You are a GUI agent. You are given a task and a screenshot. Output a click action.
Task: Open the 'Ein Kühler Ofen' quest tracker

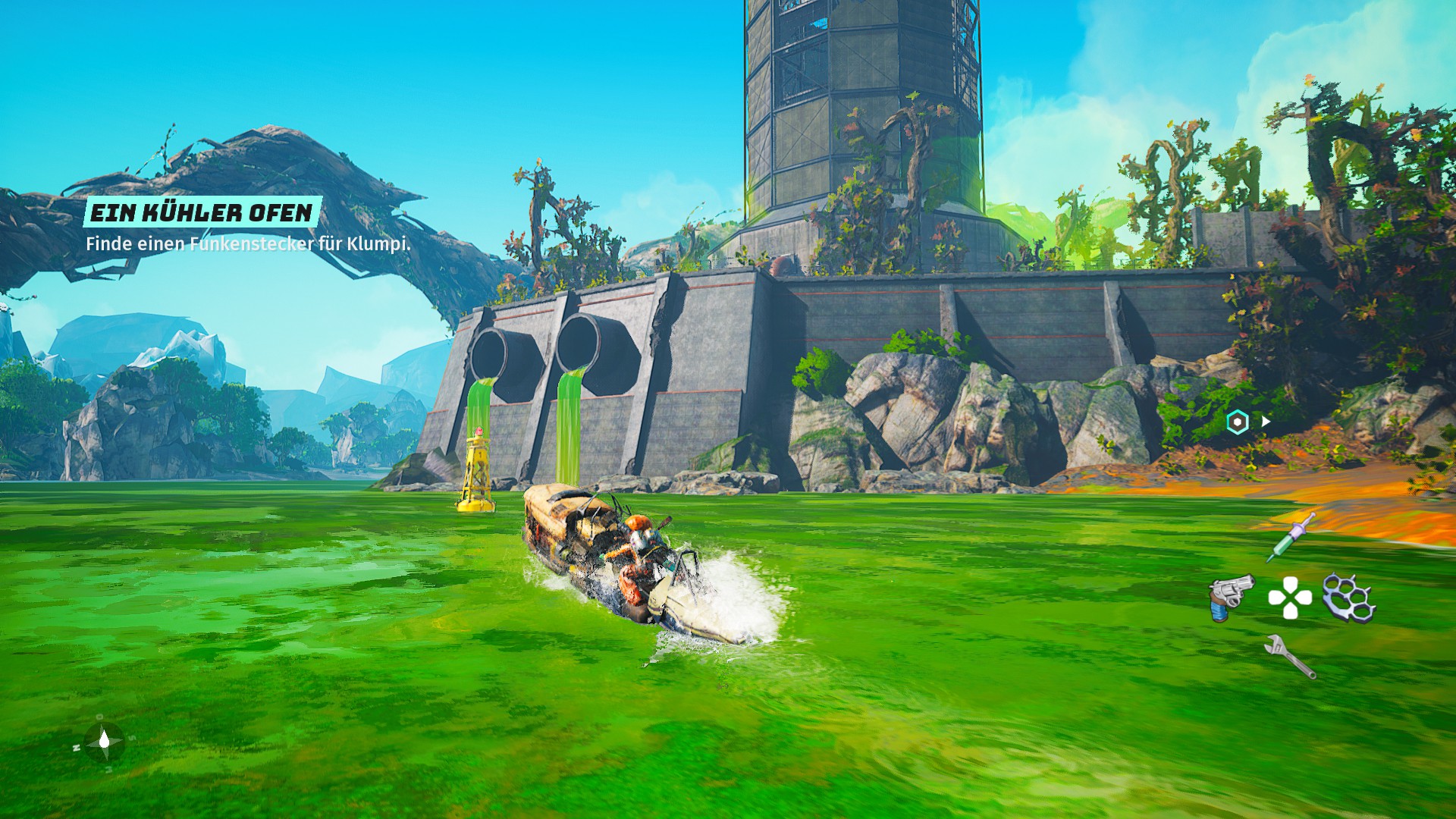(x=202, y=212)
